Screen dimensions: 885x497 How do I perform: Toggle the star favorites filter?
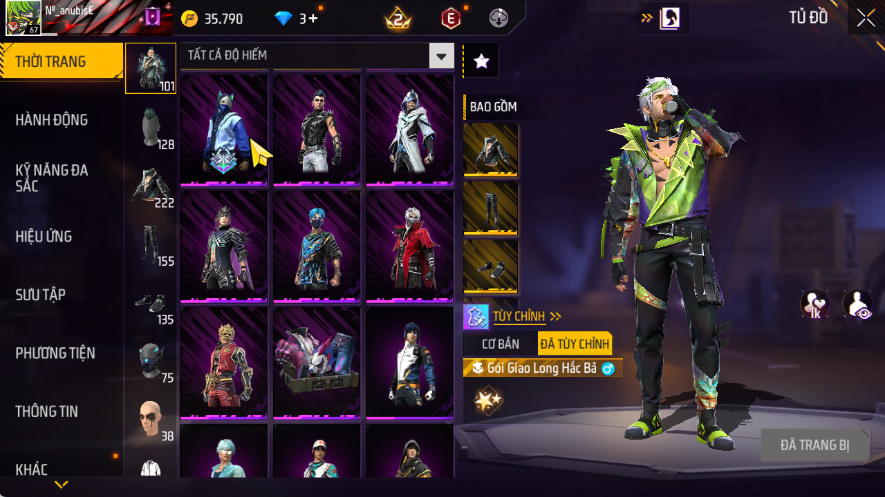point(481,61)
